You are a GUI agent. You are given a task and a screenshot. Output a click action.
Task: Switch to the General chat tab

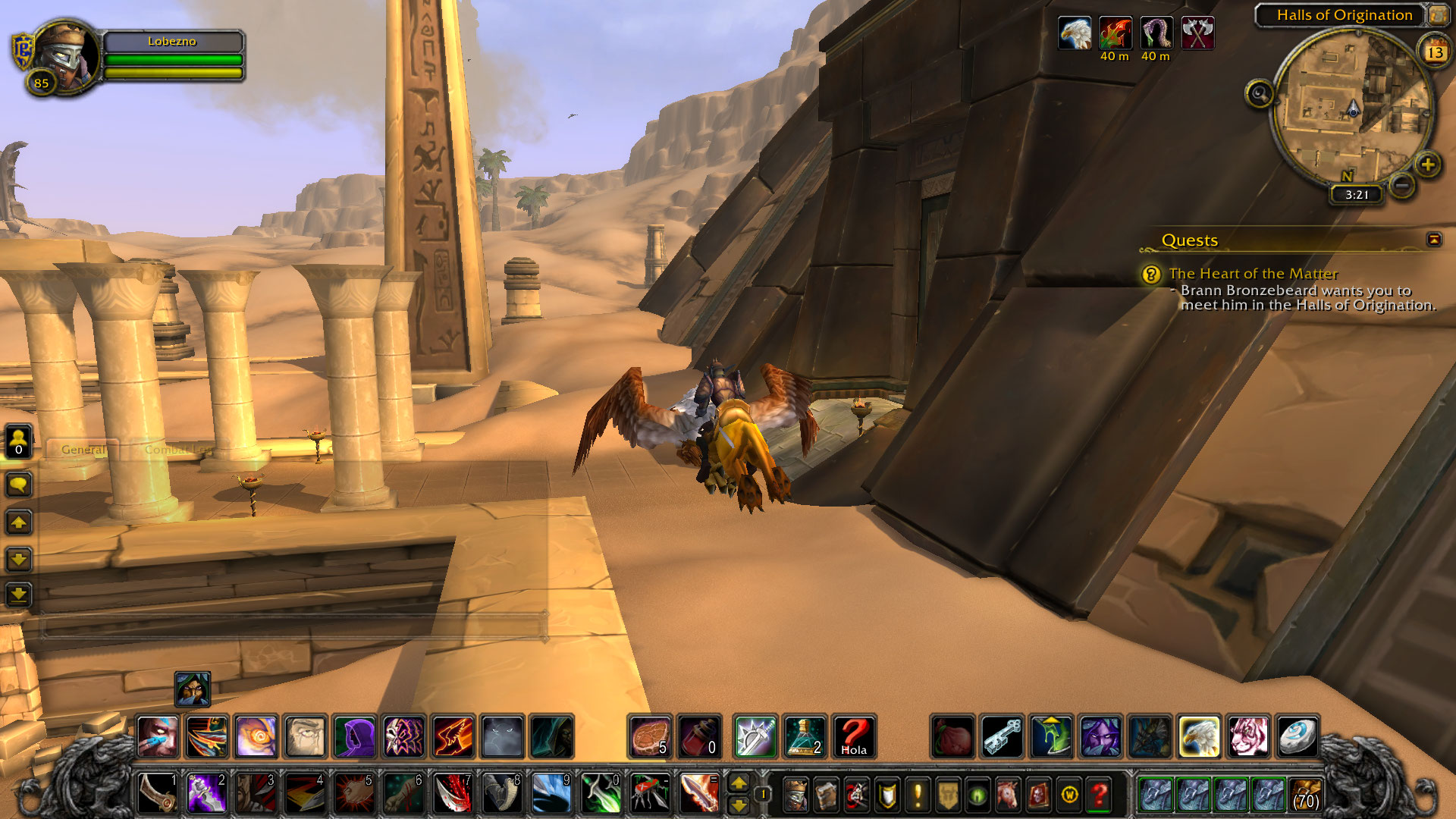tap(83, 450)
